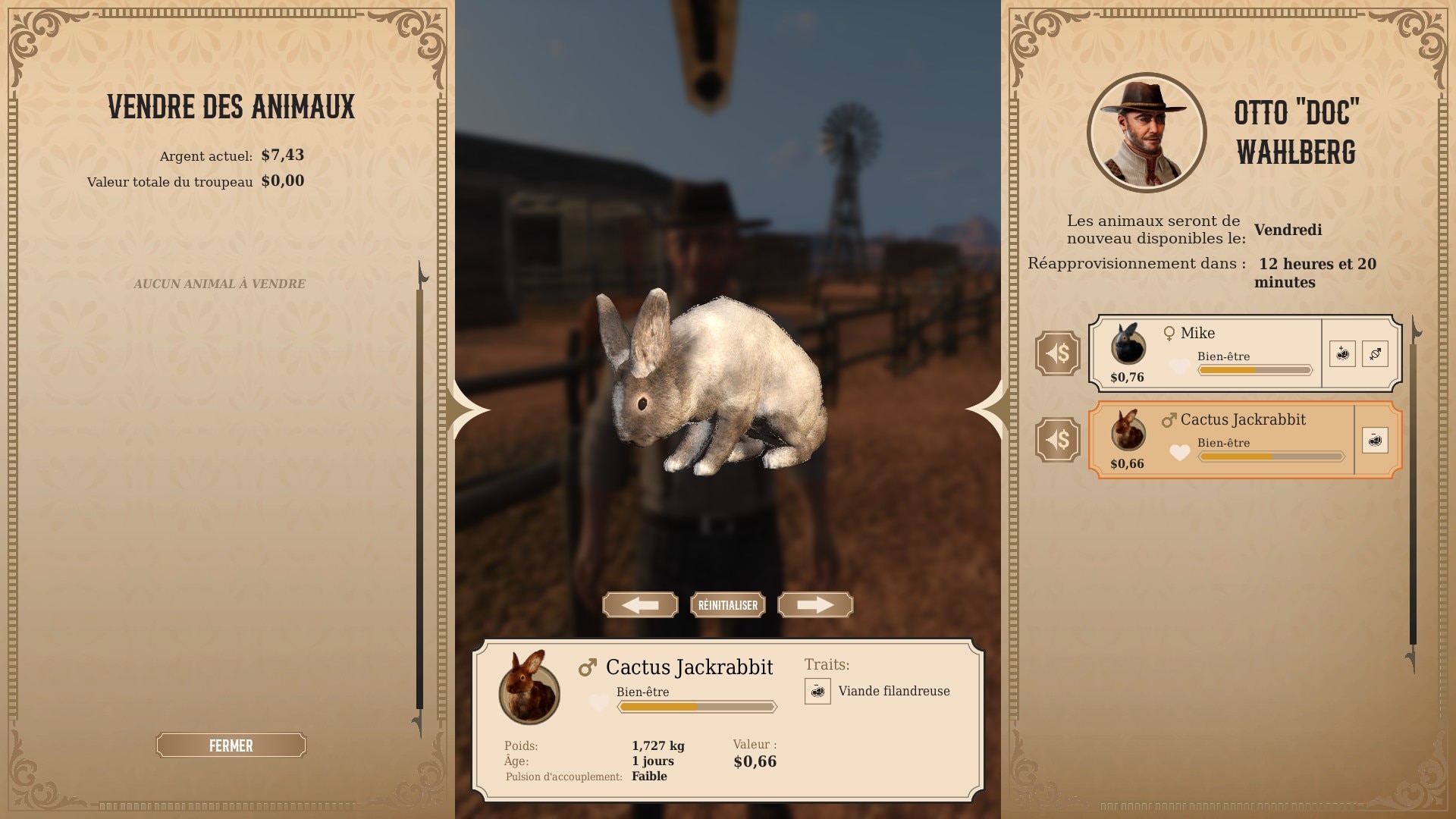1456x819 pixels.
Task: Rotate animal preview with left arrow button
Action: (640, 604)
